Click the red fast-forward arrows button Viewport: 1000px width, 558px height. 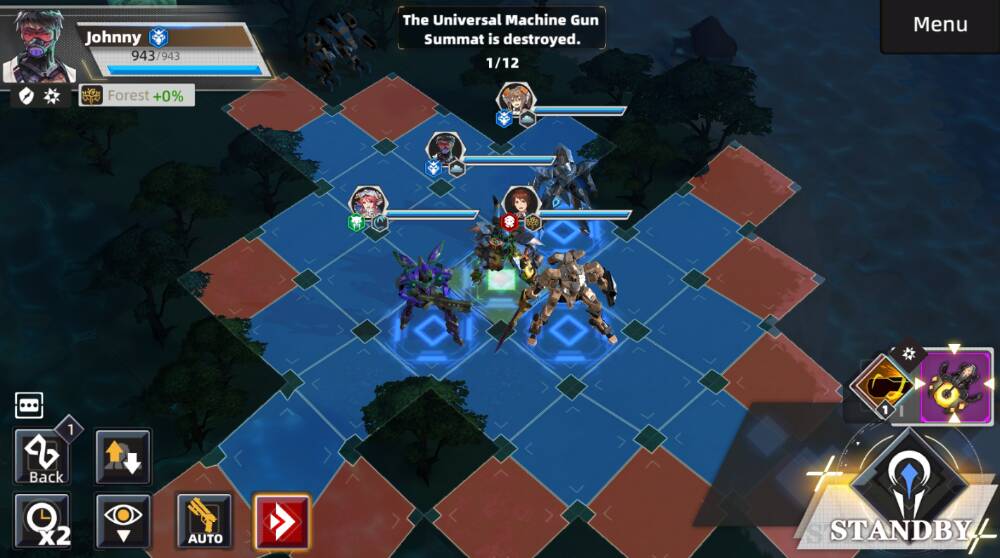[281, 521]
